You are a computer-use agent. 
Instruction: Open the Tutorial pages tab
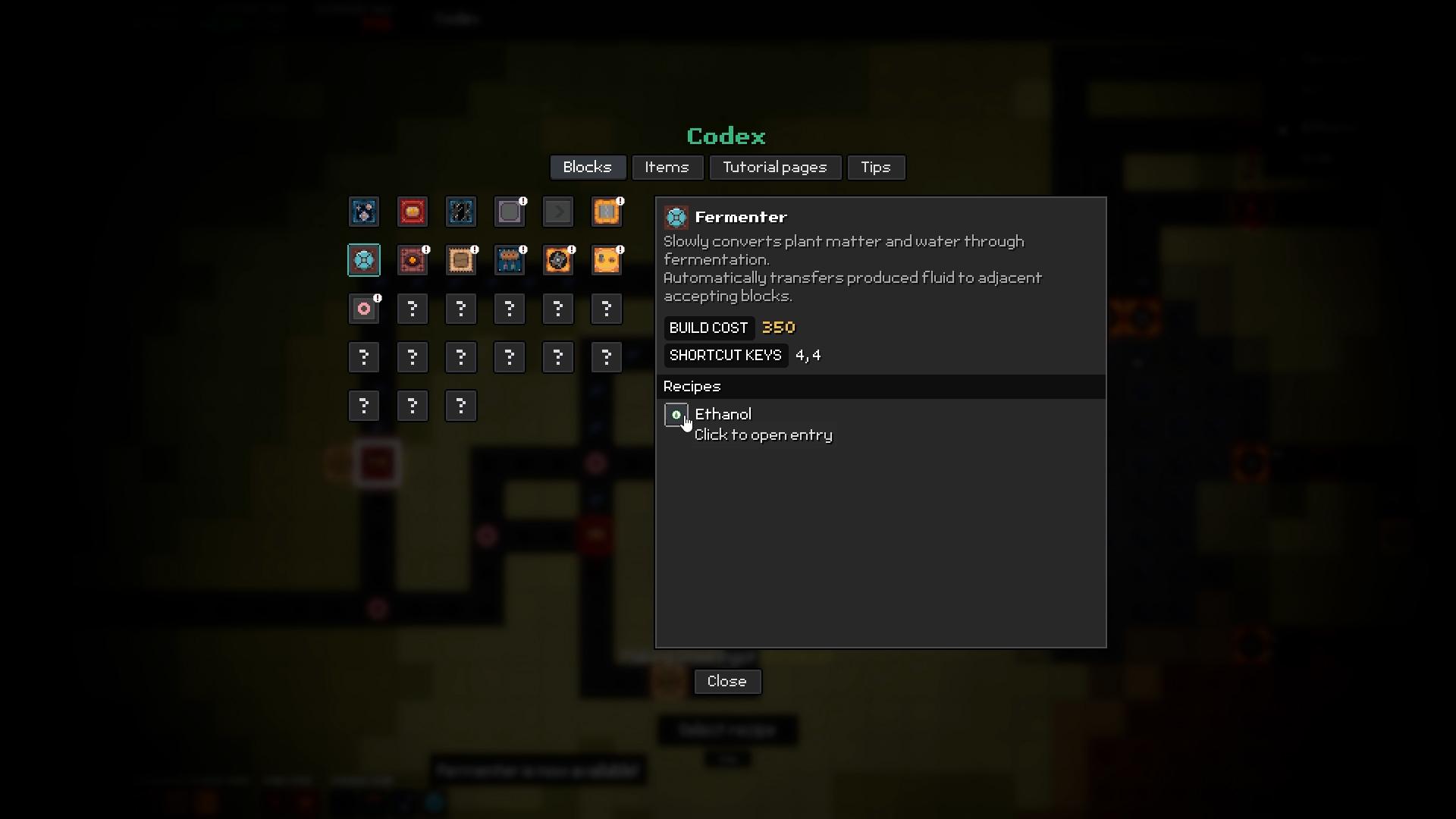[x=775, y=168]
